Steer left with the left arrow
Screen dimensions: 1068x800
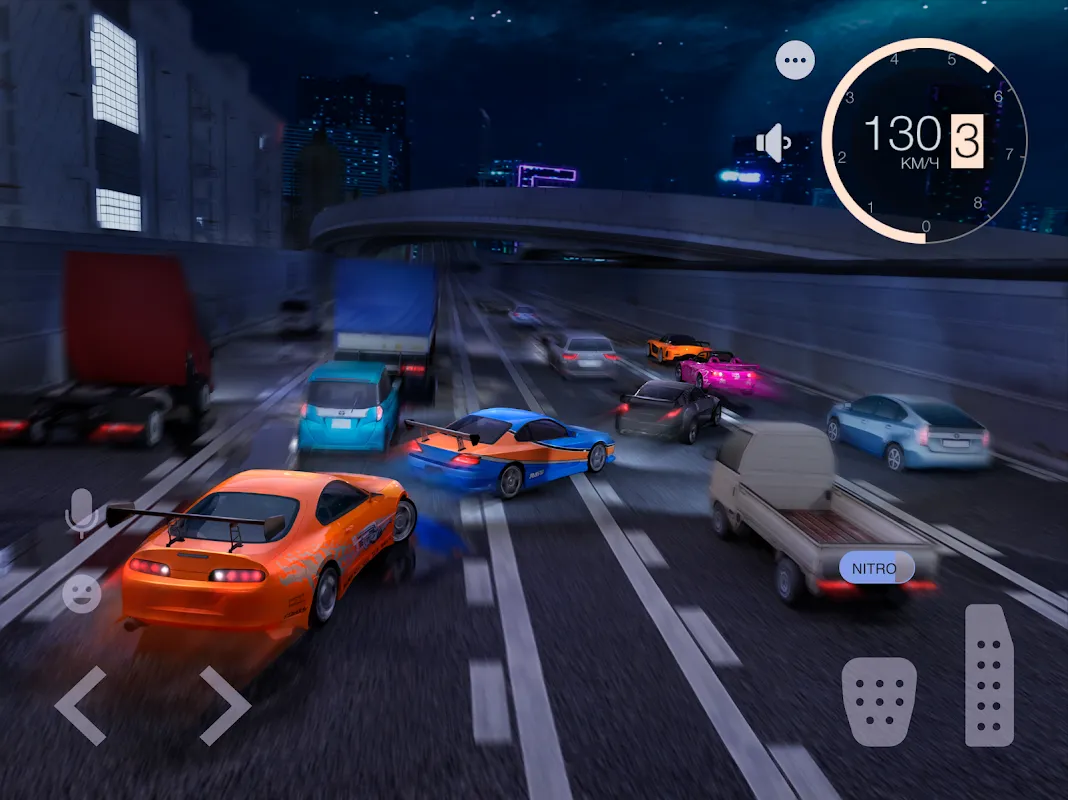(x=82, y=705)
